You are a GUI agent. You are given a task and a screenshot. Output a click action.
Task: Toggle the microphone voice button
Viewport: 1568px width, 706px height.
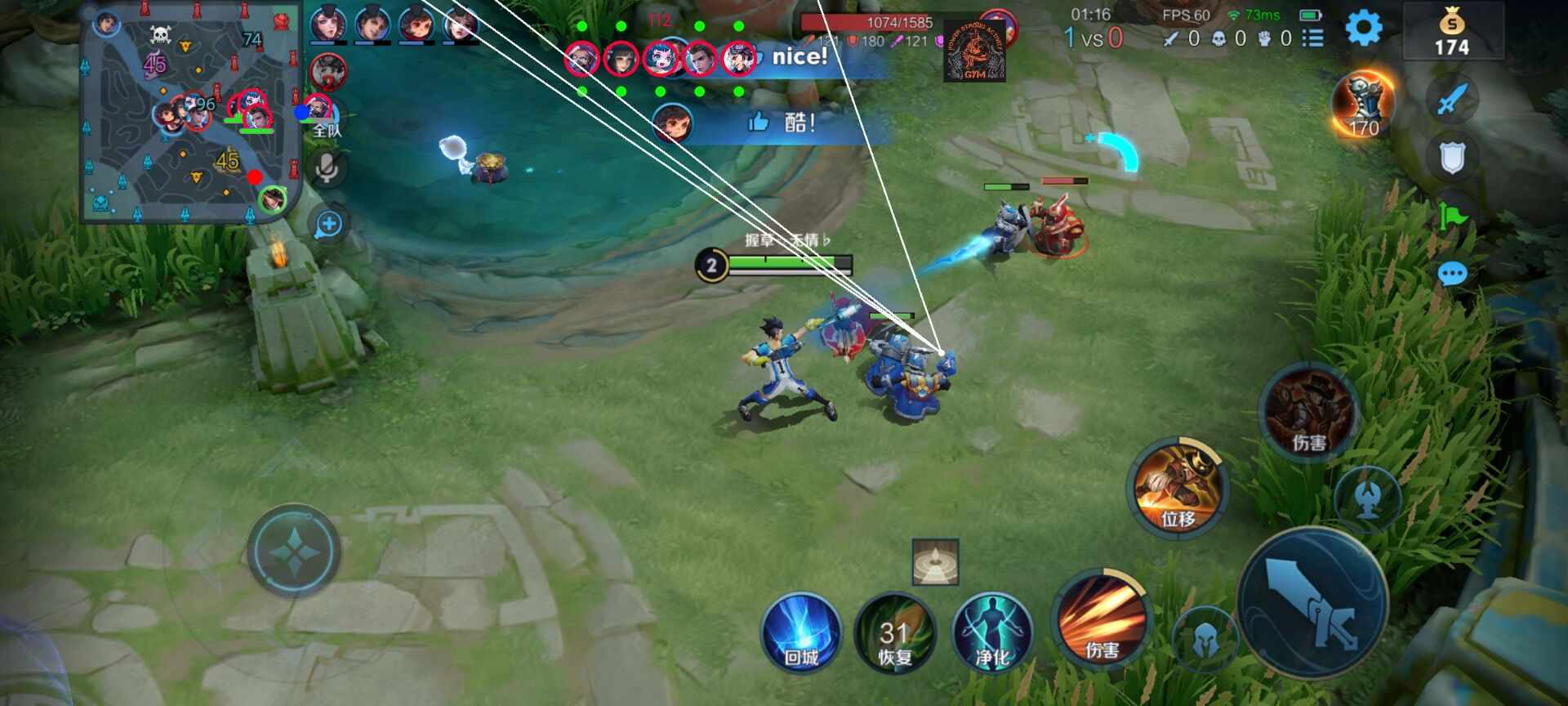click(327, 169)
